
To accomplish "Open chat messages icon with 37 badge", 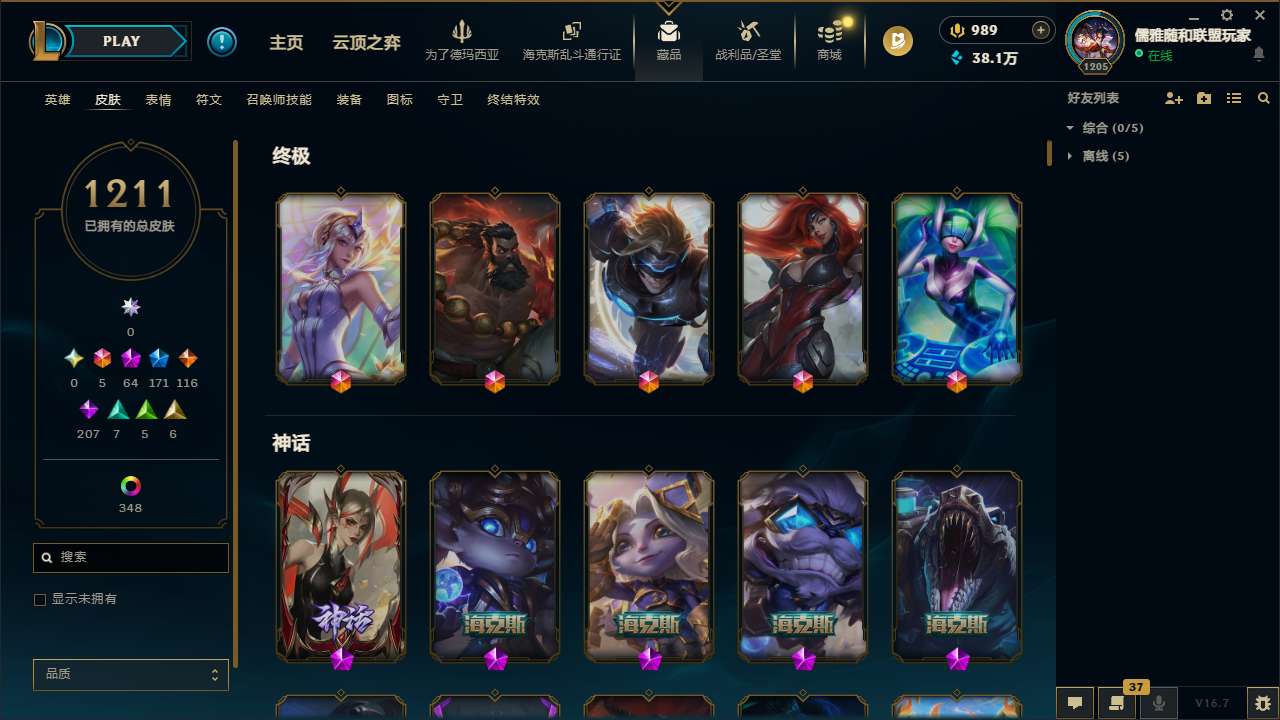I will (x=1117, y=702).
